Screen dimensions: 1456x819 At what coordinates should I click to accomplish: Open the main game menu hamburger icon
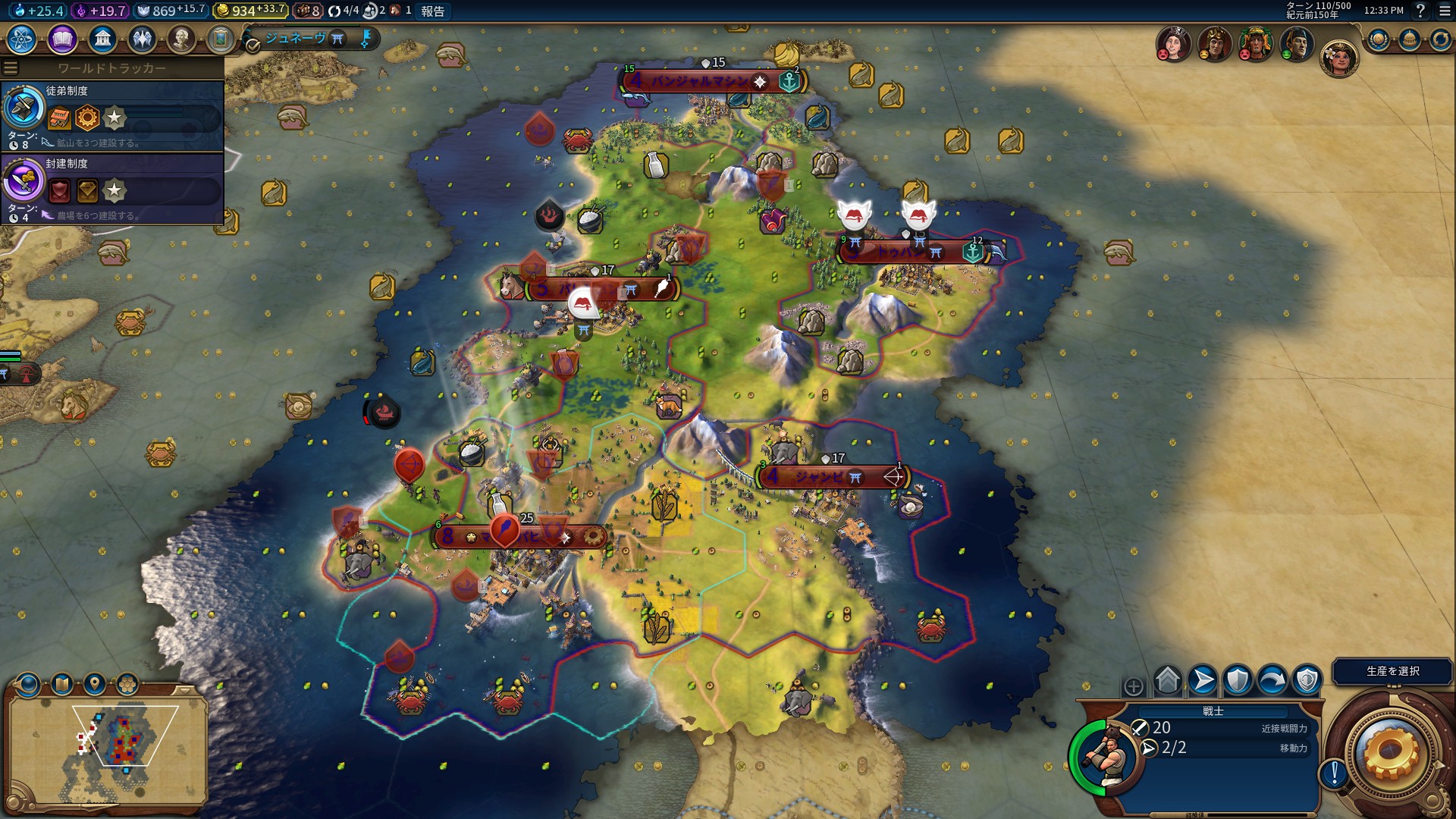(x=1444, y=11)
